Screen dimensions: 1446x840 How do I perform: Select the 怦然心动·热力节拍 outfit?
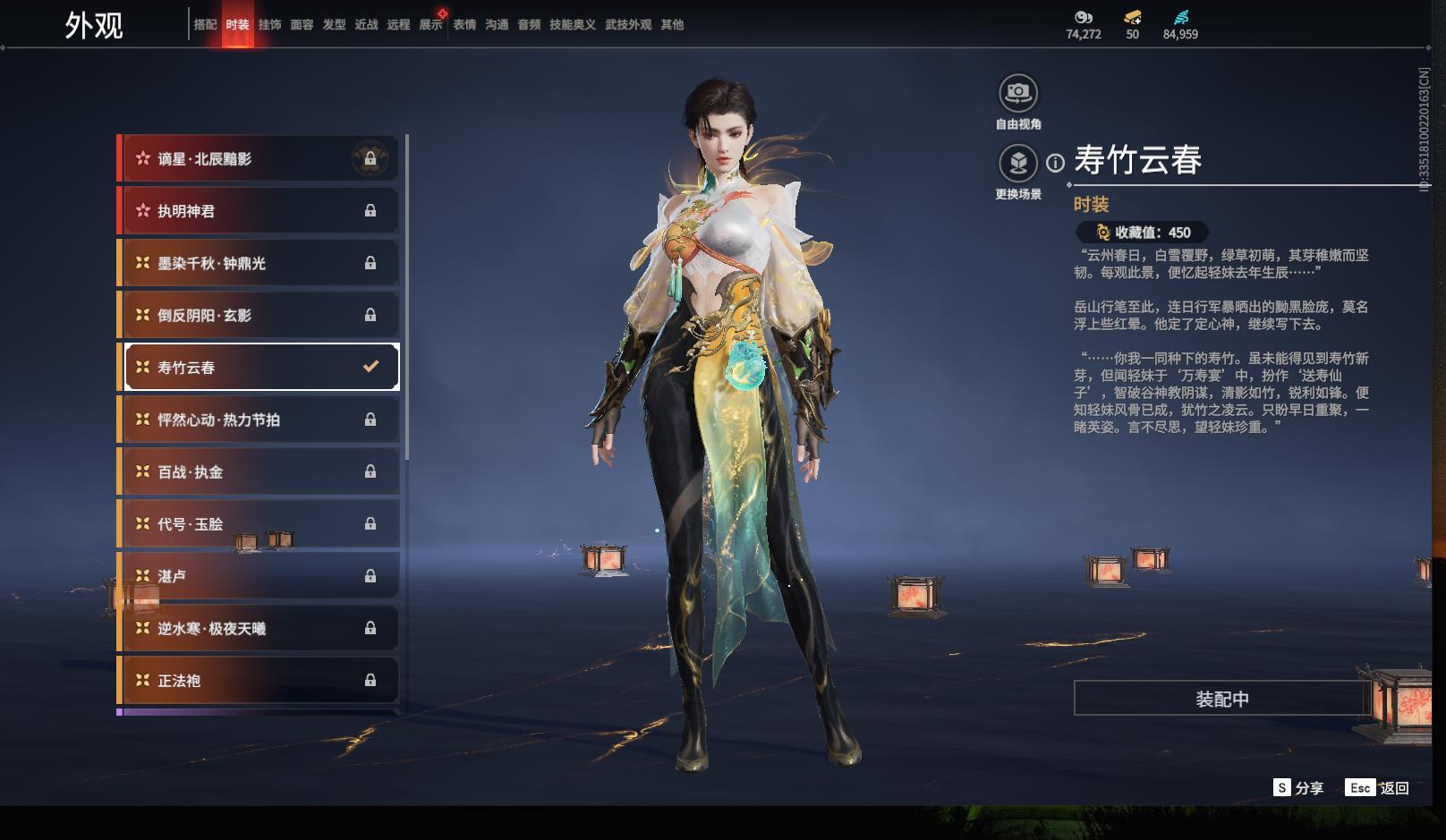tap(259, 420)
